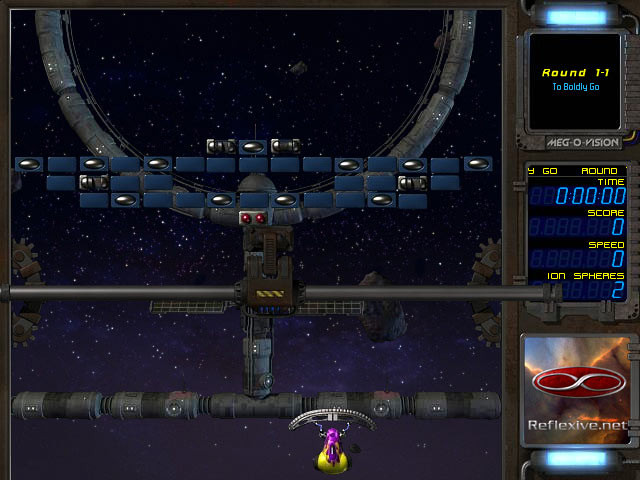Viewport: 640px width, 480px height.
Task: Click the Meg-O-Vision round display screen
Action: [x=577, y=80]
